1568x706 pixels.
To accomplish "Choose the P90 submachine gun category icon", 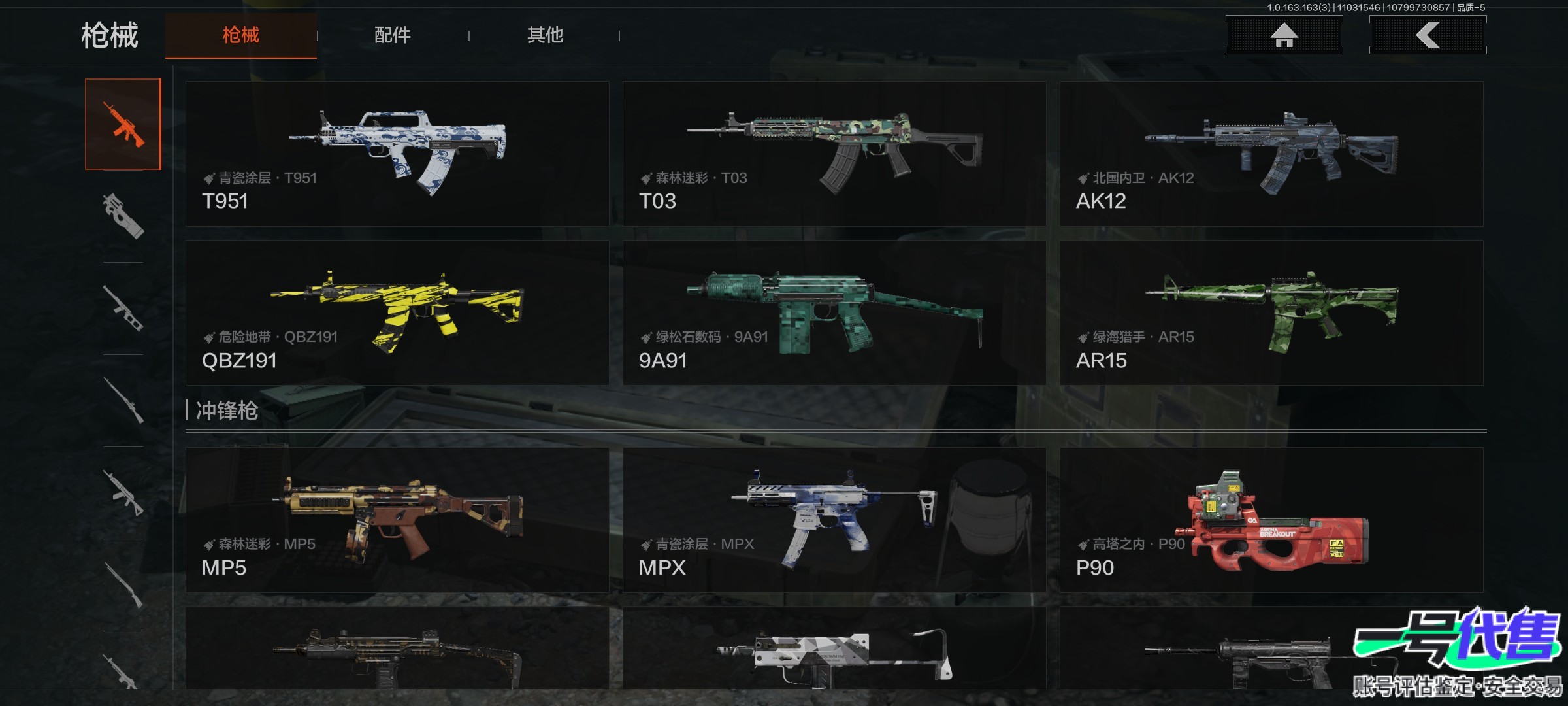I will click(123, 216).
